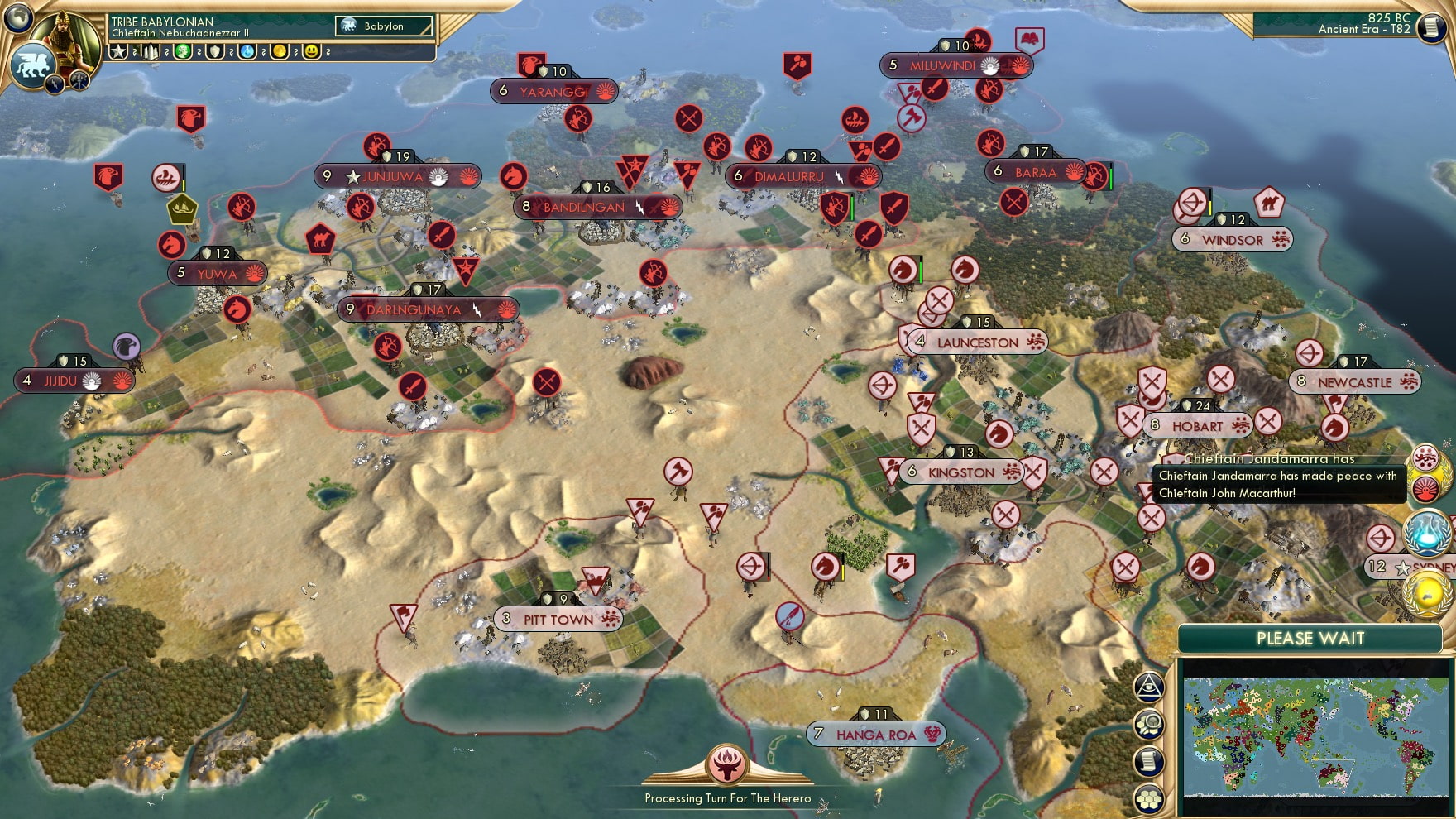The image size is (1456, 819).
Task: Click the star score icon in the top bar
Action: tap(118, 52)
